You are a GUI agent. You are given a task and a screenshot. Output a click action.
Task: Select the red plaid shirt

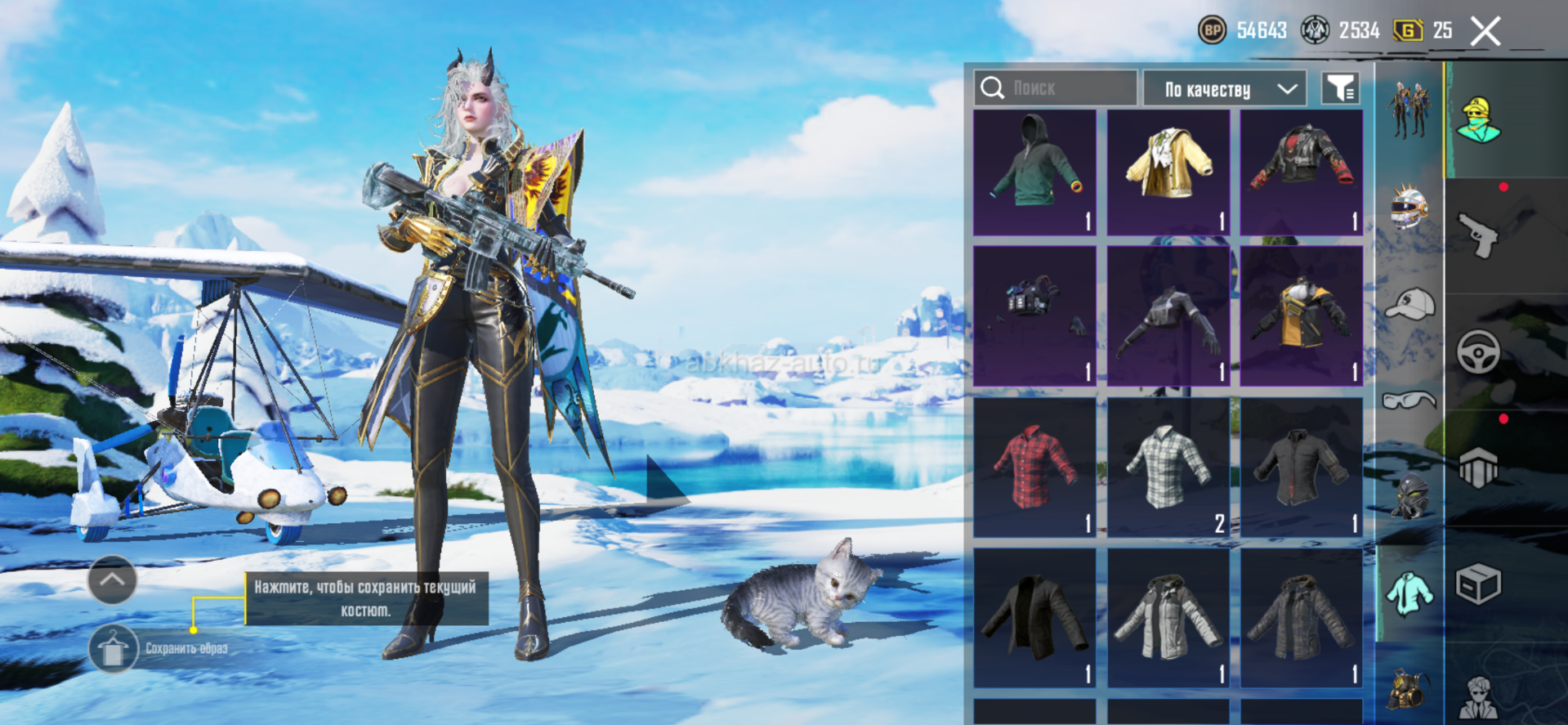(x=1034, y=467)
